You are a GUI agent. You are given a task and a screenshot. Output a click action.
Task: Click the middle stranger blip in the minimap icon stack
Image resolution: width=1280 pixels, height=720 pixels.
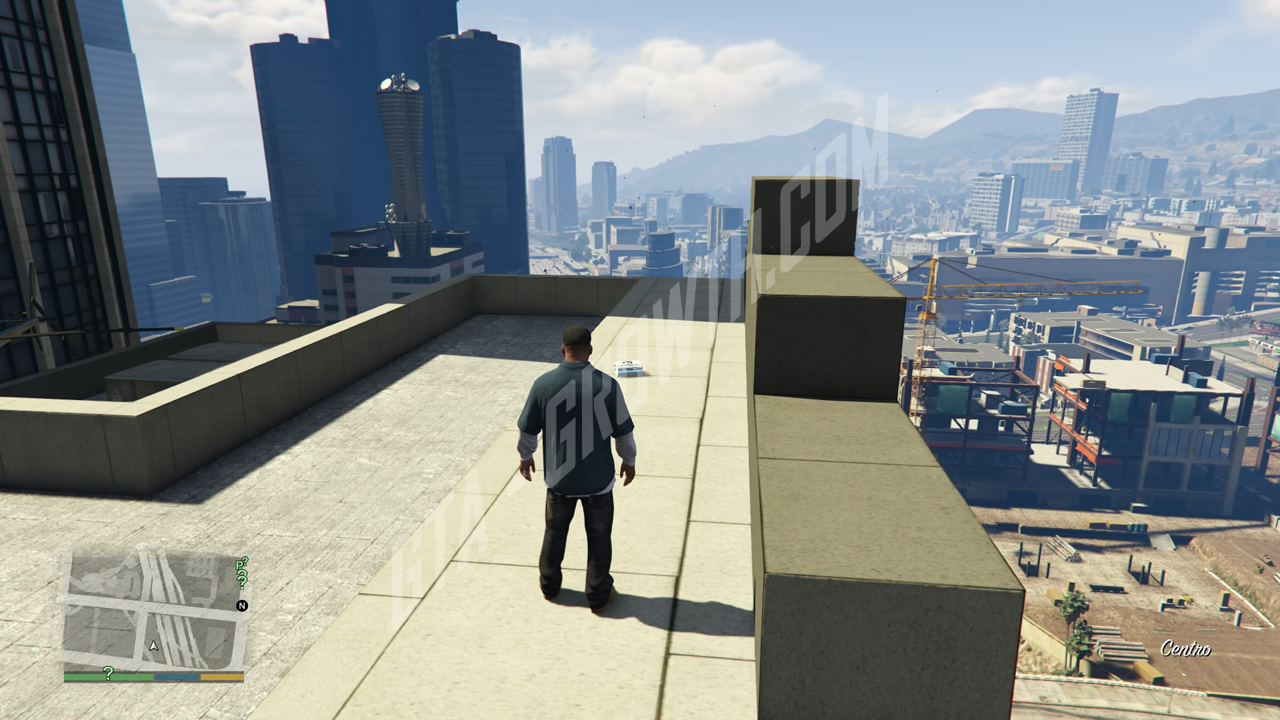(x=242, y=572)
